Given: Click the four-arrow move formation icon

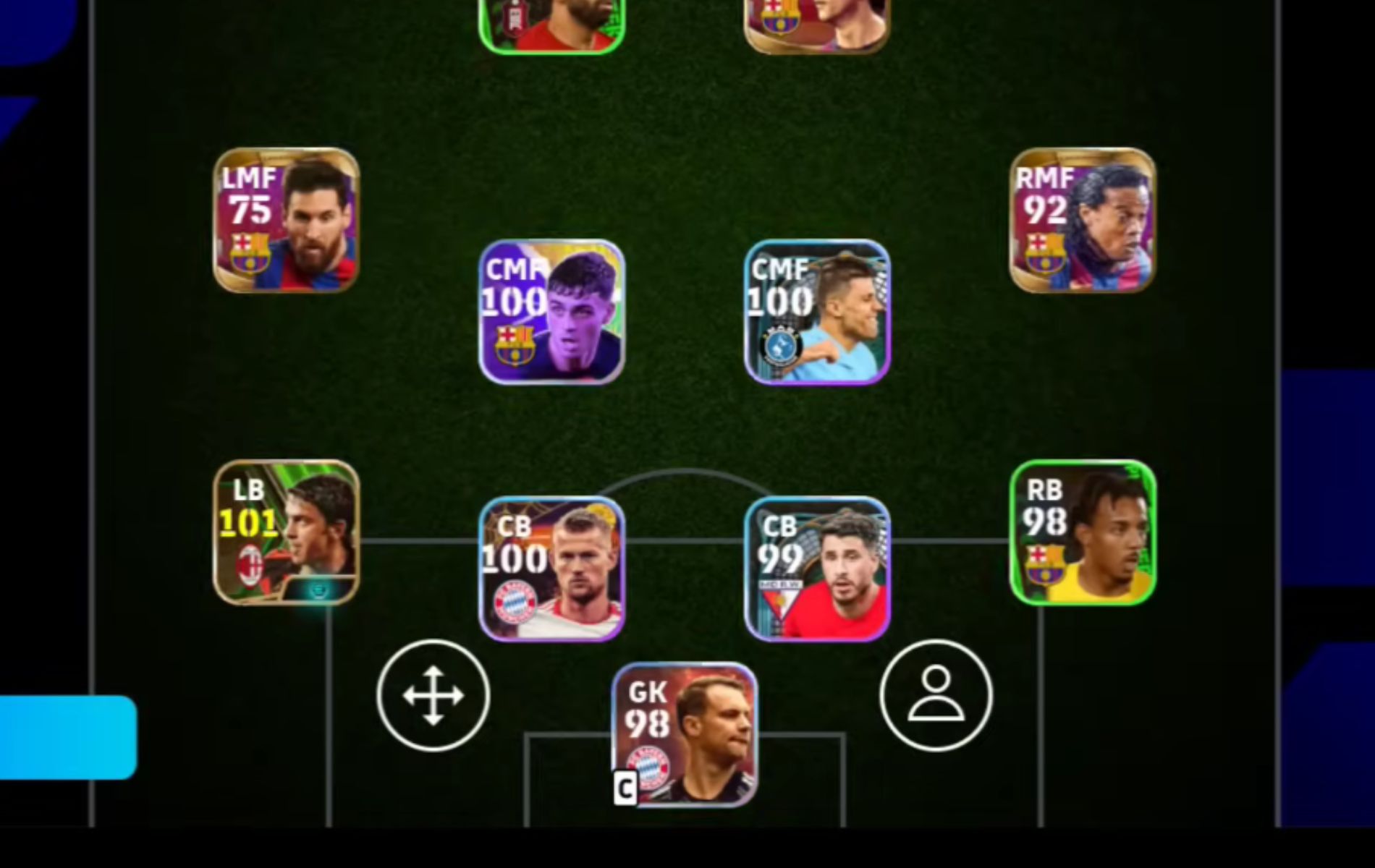Looking at the screenshot, I should click(x=433, y=694).
